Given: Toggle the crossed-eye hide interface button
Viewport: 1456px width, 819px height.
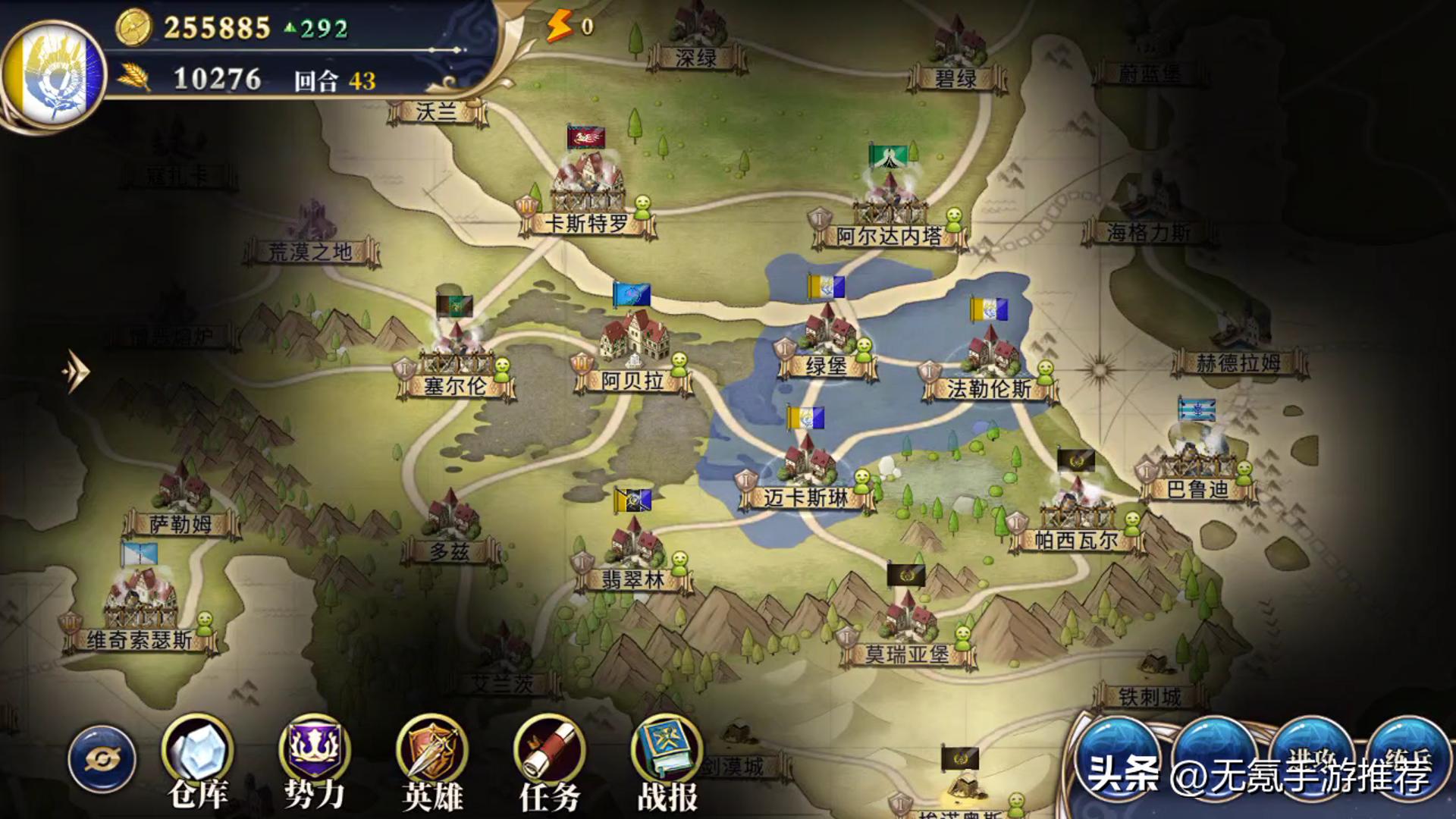Looking at the screenshot, I should (x=102, y=759).
